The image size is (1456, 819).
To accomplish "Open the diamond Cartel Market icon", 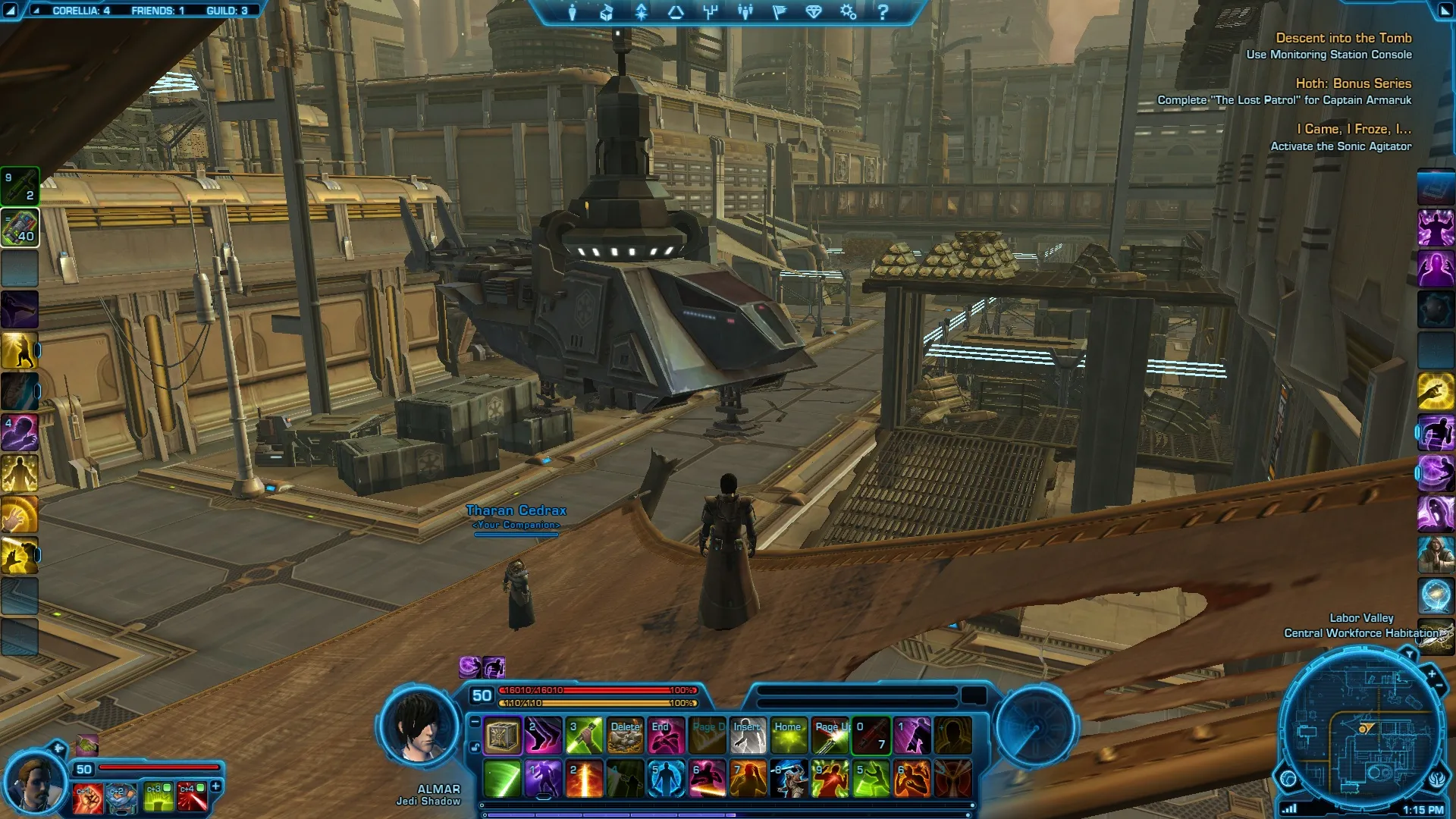I will click(813, 12).
